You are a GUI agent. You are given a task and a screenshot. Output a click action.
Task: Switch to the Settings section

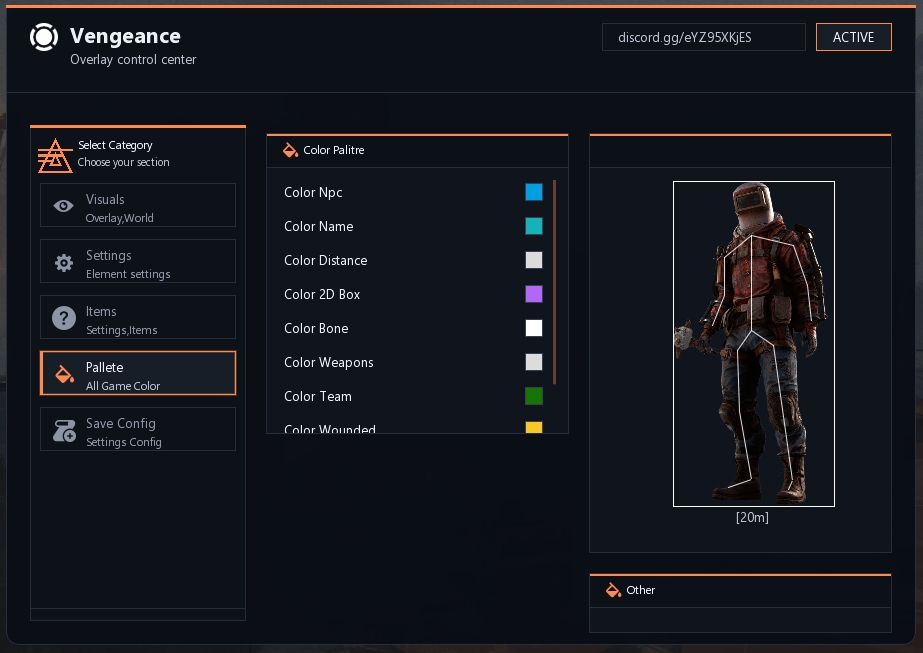pos(138,261)
